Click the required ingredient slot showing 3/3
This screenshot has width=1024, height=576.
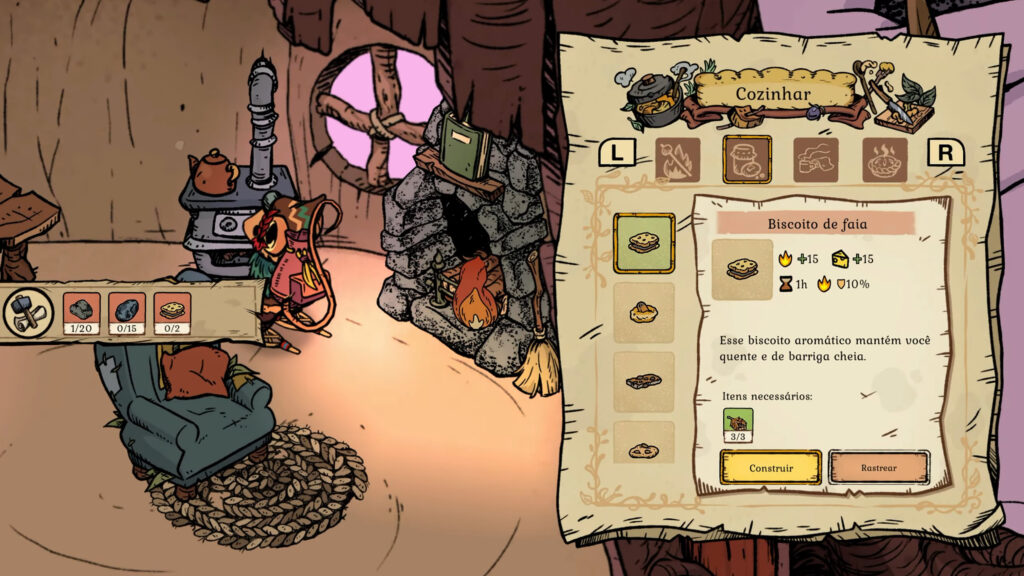(x=738, y=426)
